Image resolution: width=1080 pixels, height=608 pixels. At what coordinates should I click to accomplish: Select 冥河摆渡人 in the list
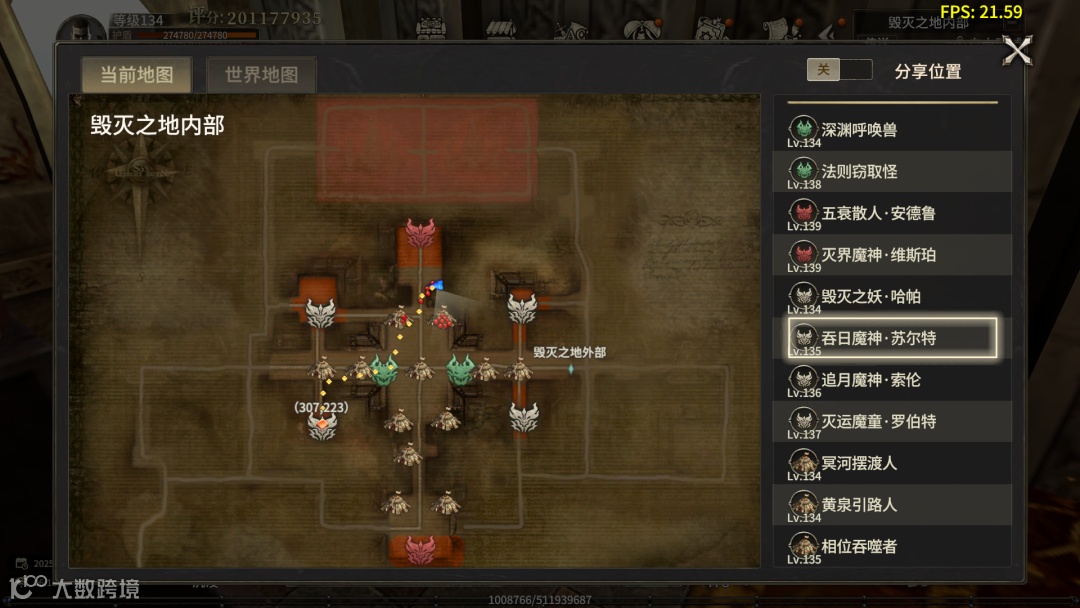[892, 463]
